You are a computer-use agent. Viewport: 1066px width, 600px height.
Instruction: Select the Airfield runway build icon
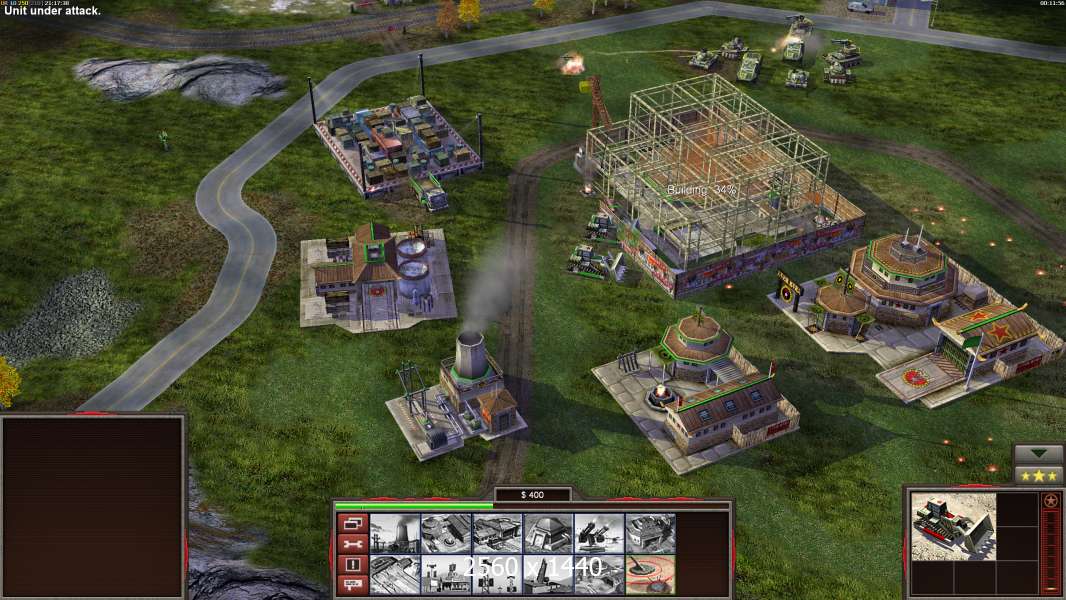coord(394,574)
